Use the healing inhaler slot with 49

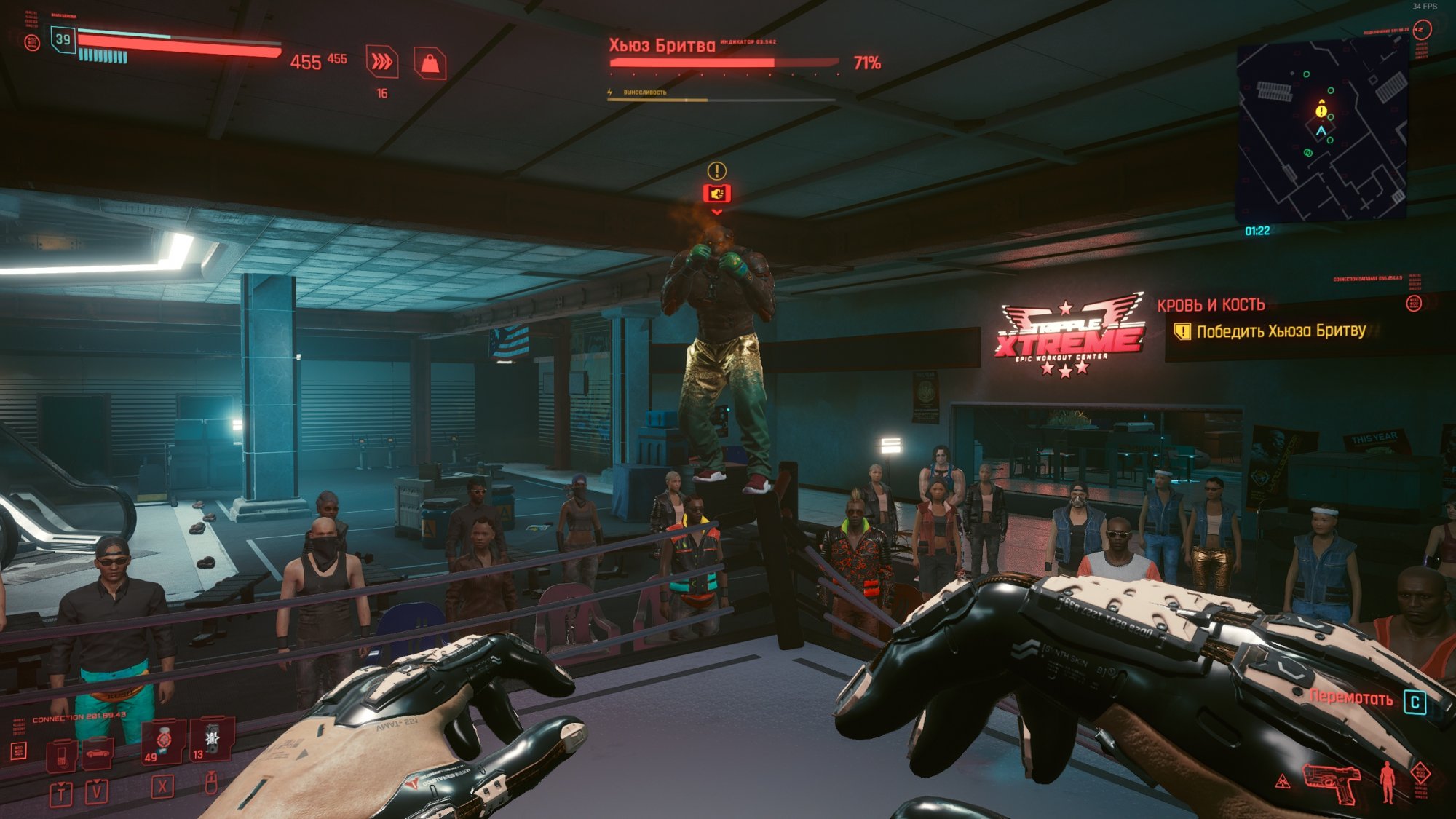pyautogui.click(x=164, y=740)
